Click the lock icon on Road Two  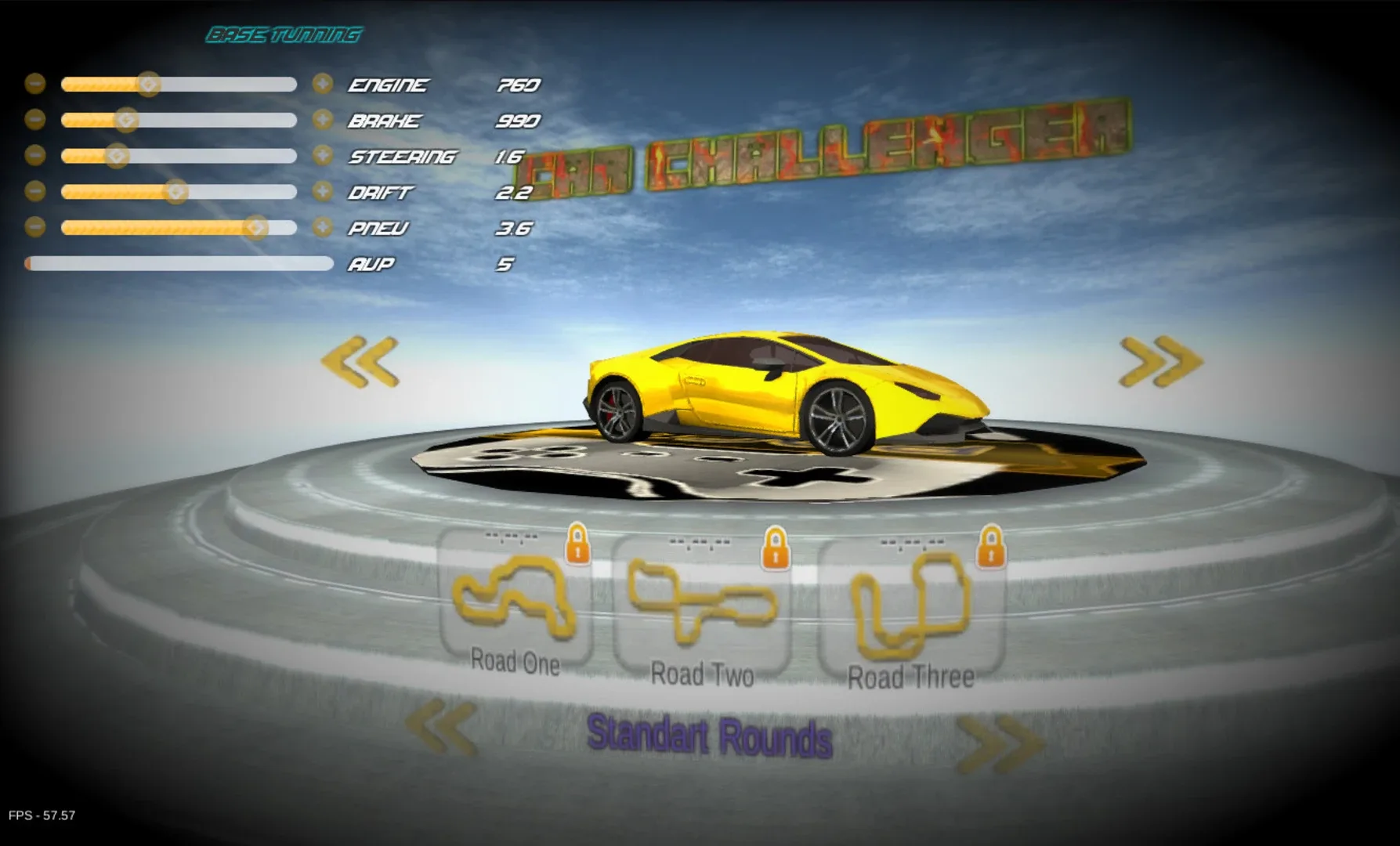(777, 547)
